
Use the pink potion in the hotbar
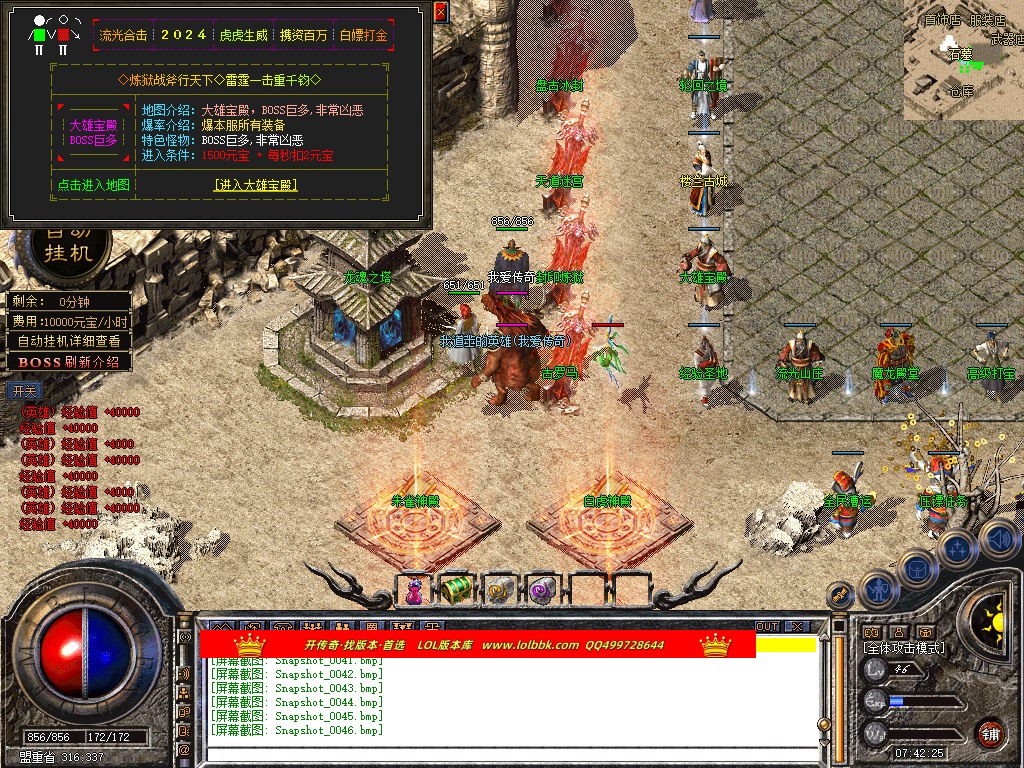click(x=414, y=591)
